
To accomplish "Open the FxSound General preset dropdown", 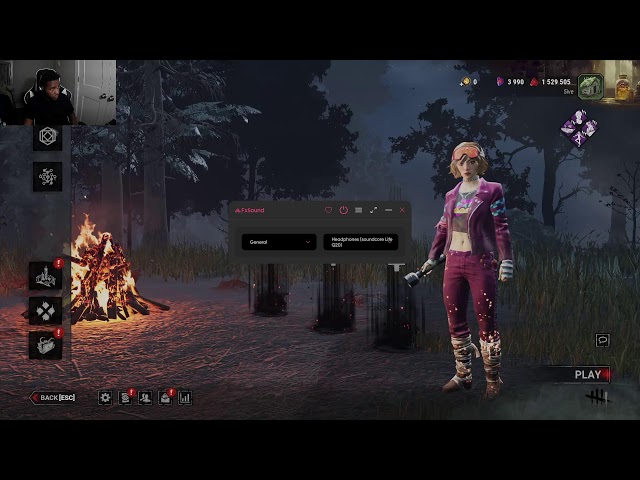I will (x=278, y=242).
